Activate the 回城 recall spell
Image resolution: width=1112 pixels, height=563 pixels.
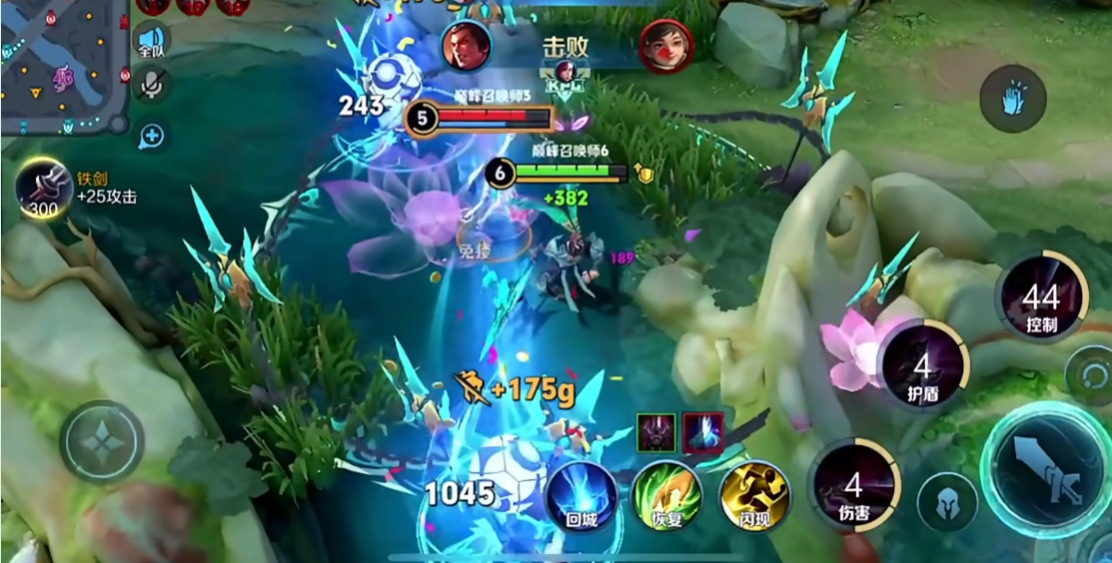click(581, 494)
